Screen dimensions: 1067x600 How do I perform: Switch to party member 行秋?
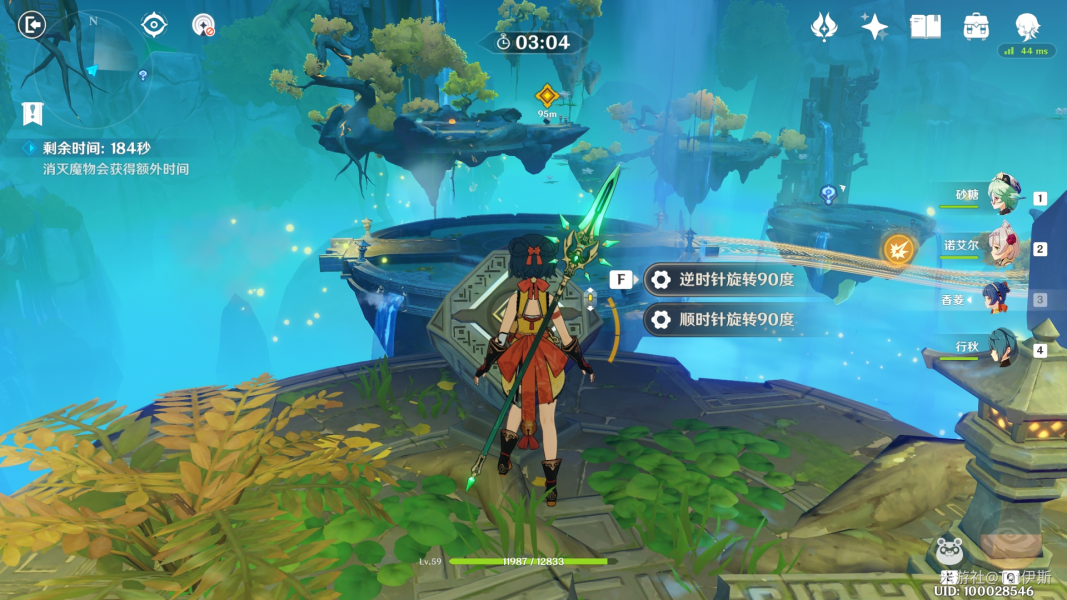[x=1001, y=348]
